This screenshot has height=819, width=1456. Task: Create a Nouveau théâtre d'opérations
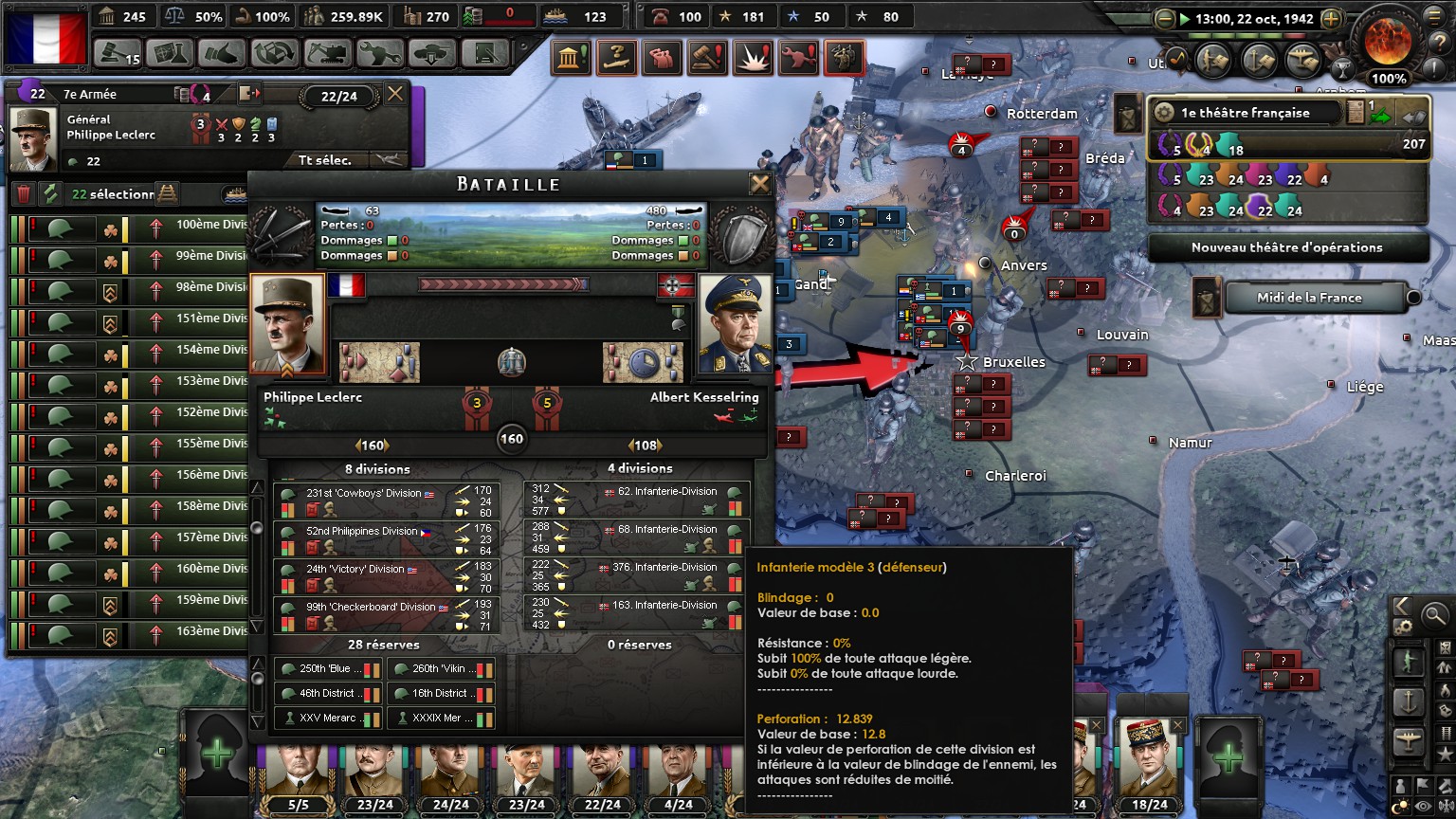pyautogui.click(x=1286, y=247)
